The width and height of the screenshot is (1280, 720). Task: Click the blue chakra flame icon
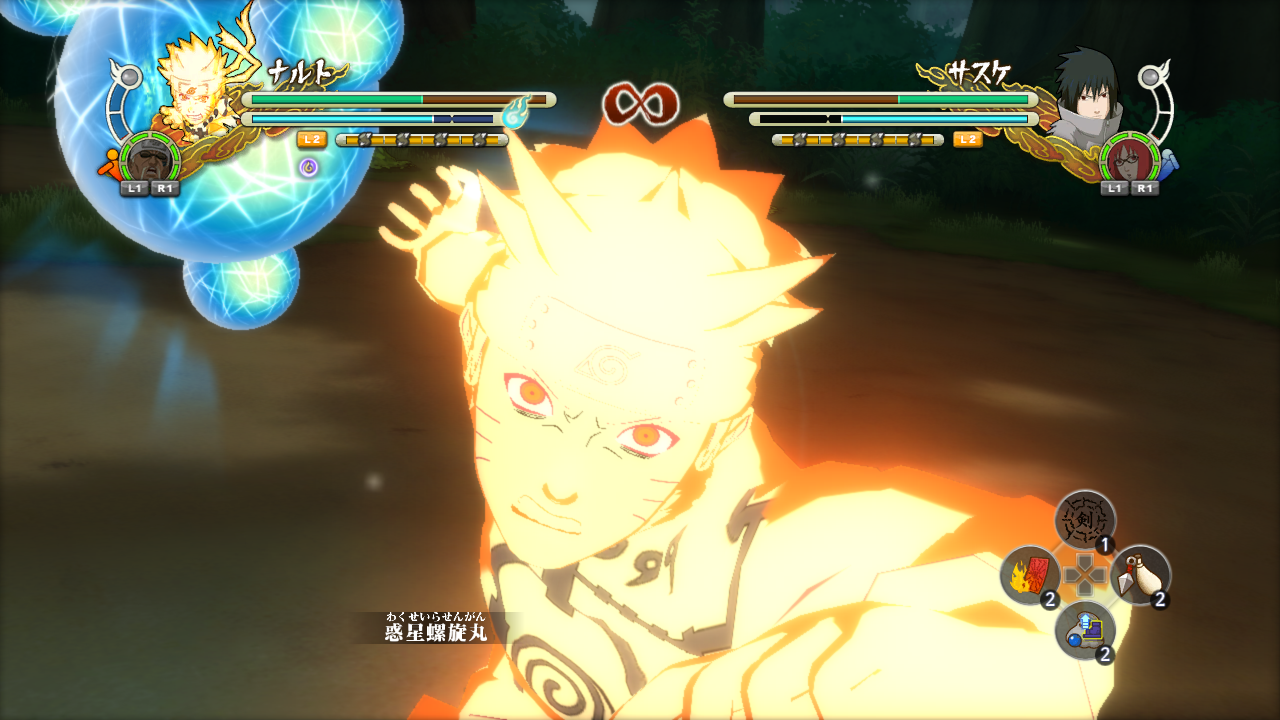click(x=515, y=115)
